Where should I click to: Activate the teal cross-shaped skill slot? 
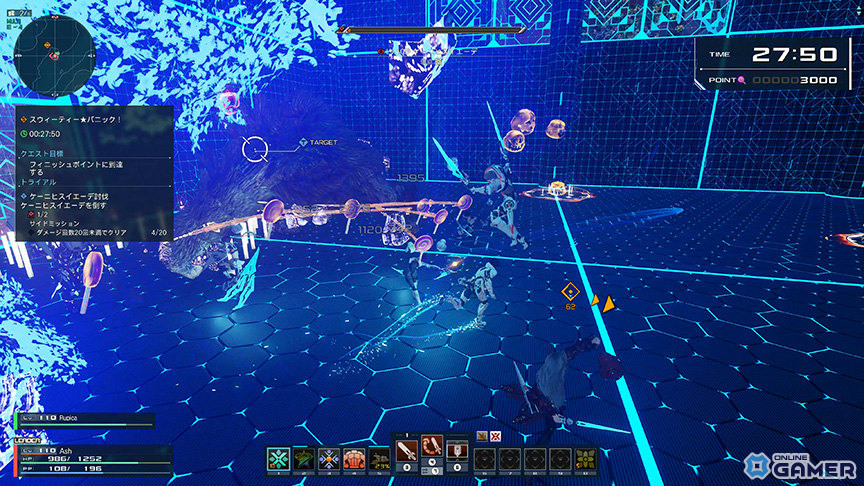(x=279, y=459)
